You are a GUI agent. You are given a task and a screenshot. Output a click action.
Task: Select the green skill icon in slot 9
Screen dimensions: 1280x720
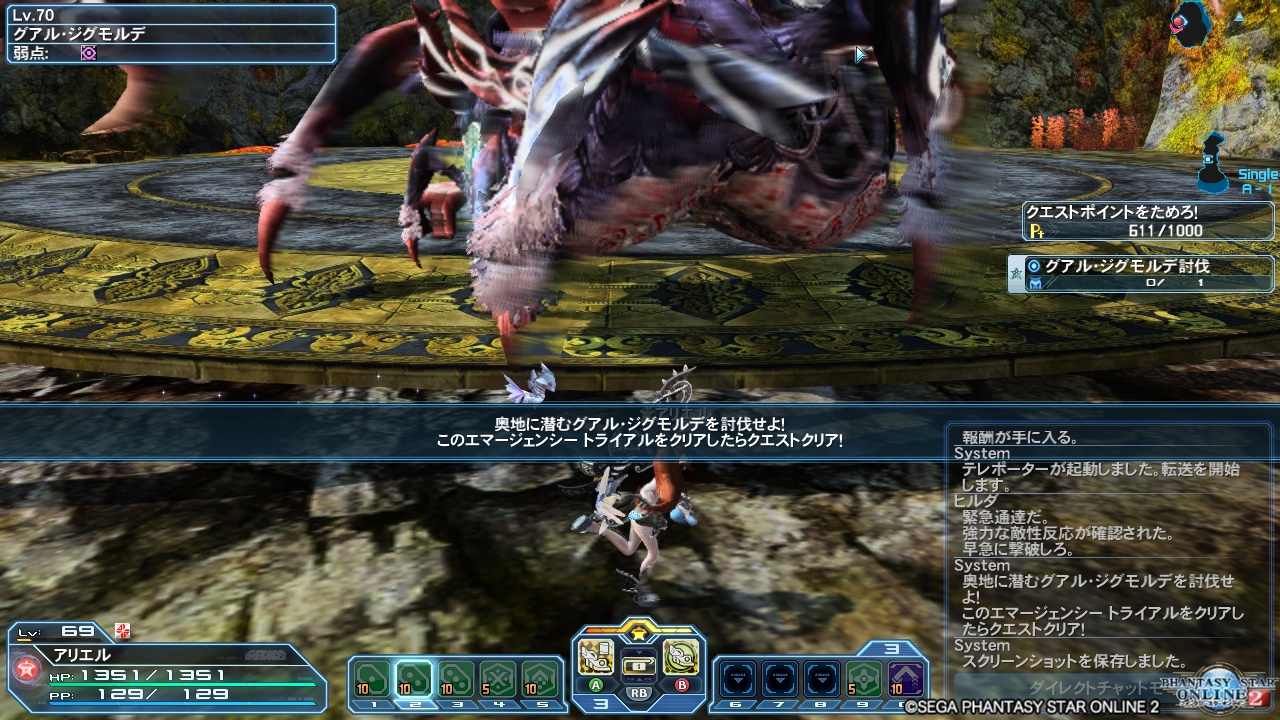862,677
